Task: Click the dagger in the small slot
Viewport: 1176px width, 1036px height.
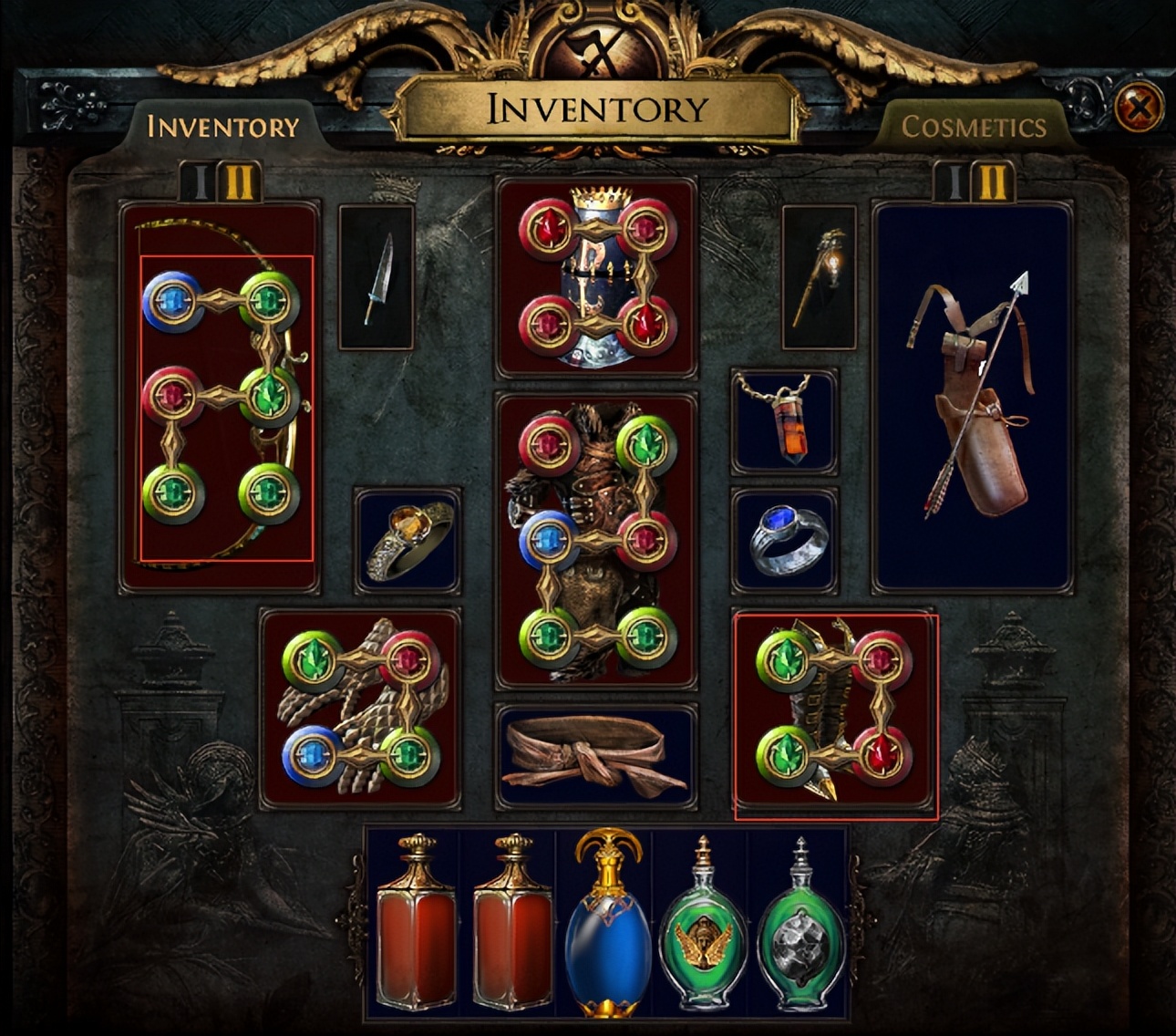Action: click(376, 277)
